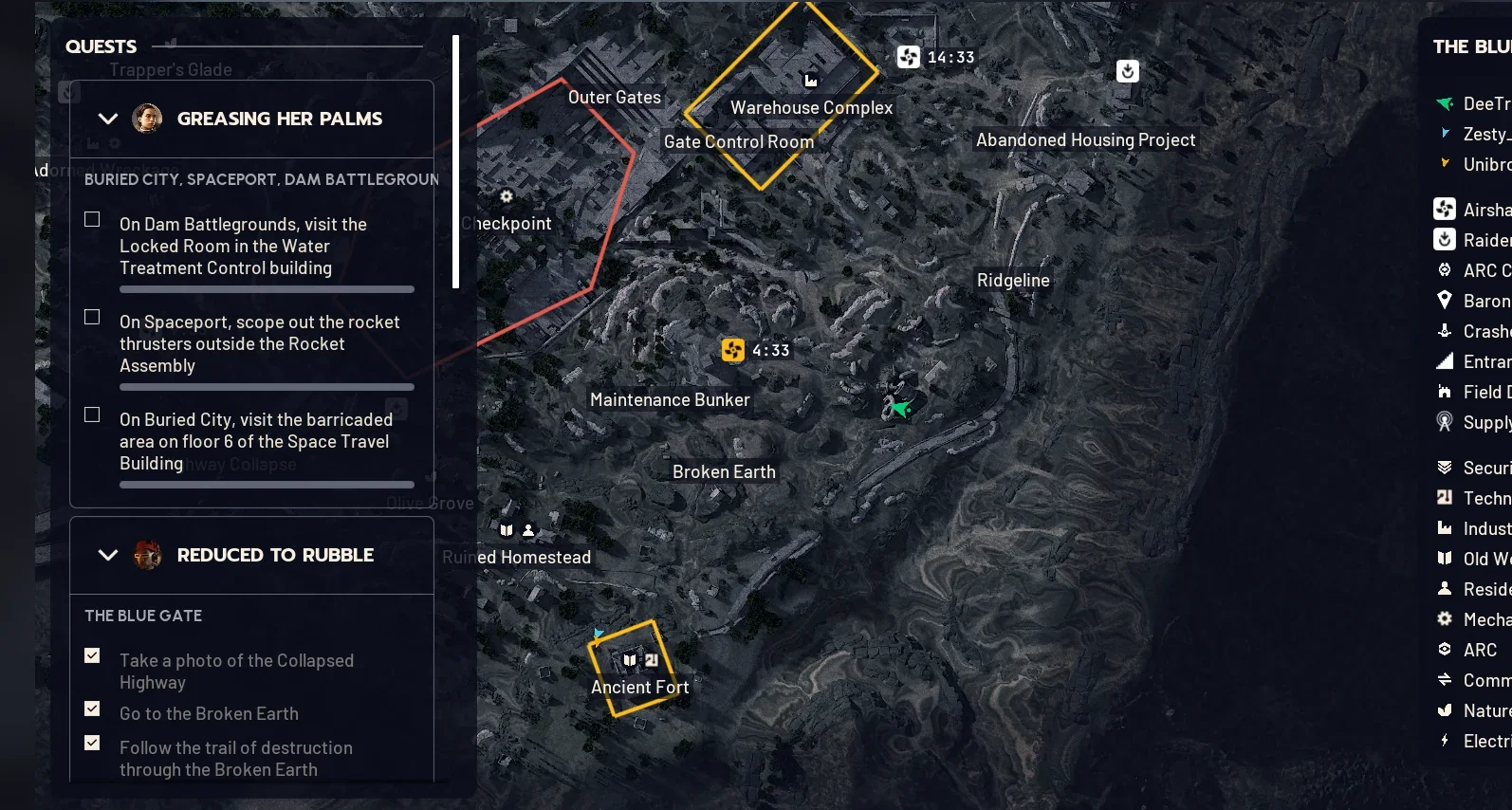Screen dimensions: 1512x810
Task: Check the Locked Room objective checkbox
Action: 91,218
